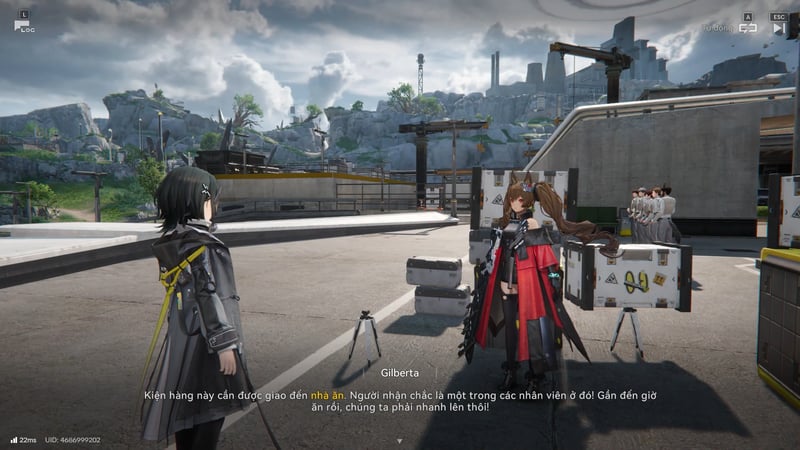The width and height of the screenshot is (800, 450).
Task: Skip the cutscene with the skip icon
Action: 779,28
